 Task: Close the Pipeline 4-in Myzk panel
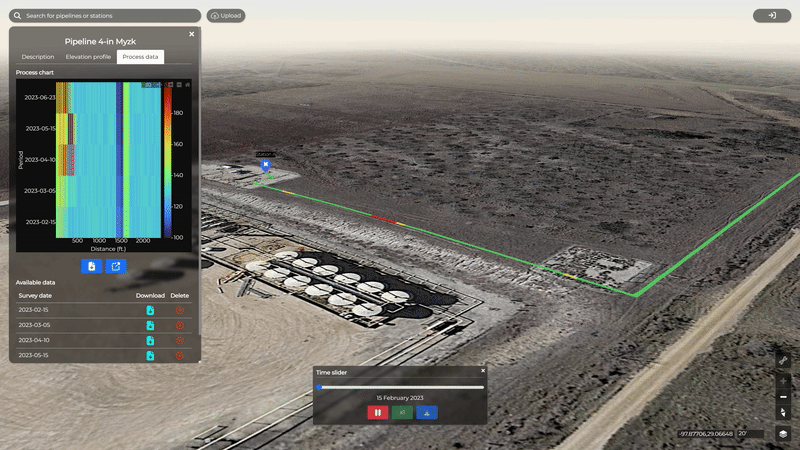[192, 34]
